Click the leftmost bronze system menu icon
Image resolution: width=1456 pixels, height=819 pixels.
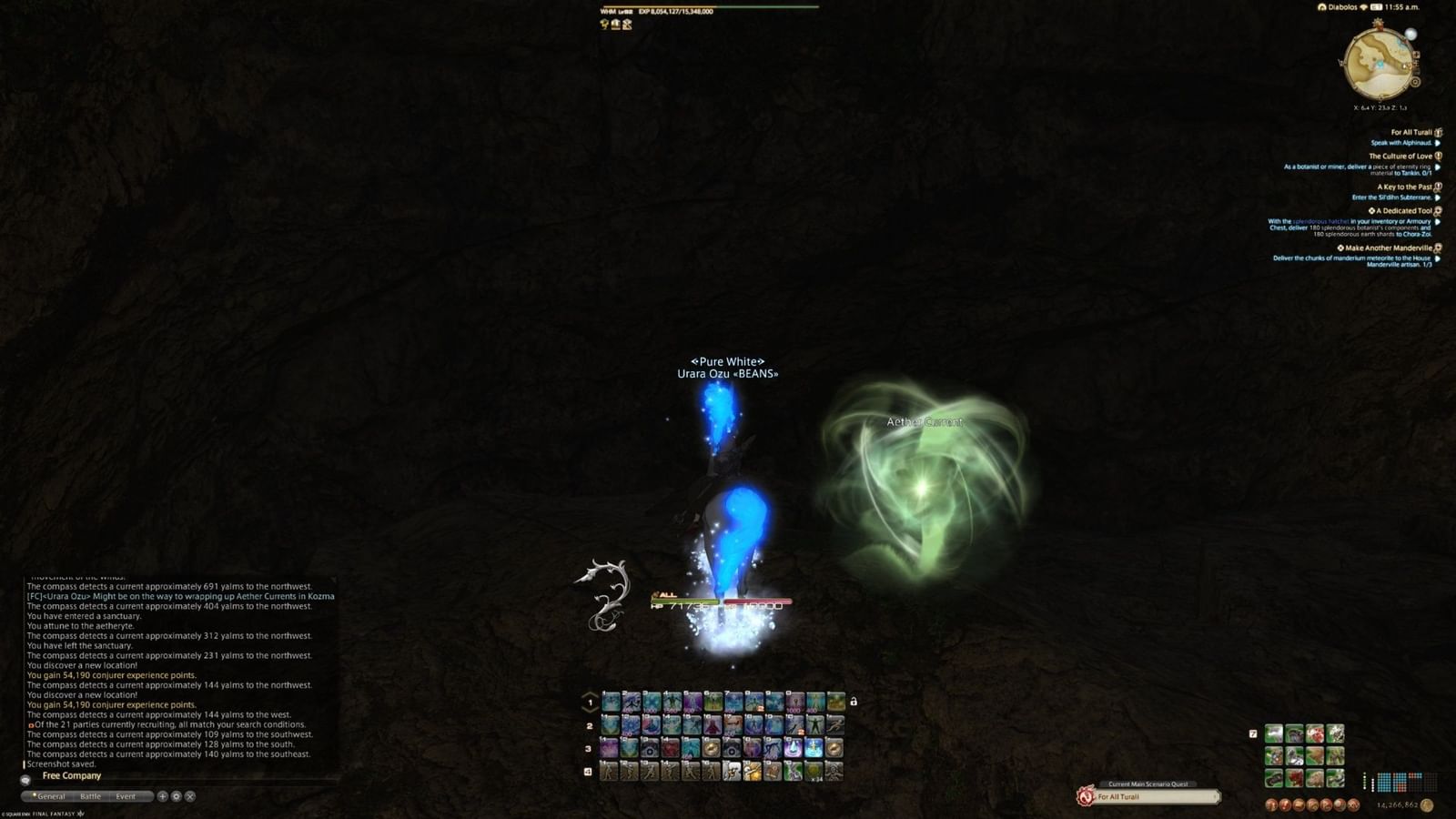1272,805
